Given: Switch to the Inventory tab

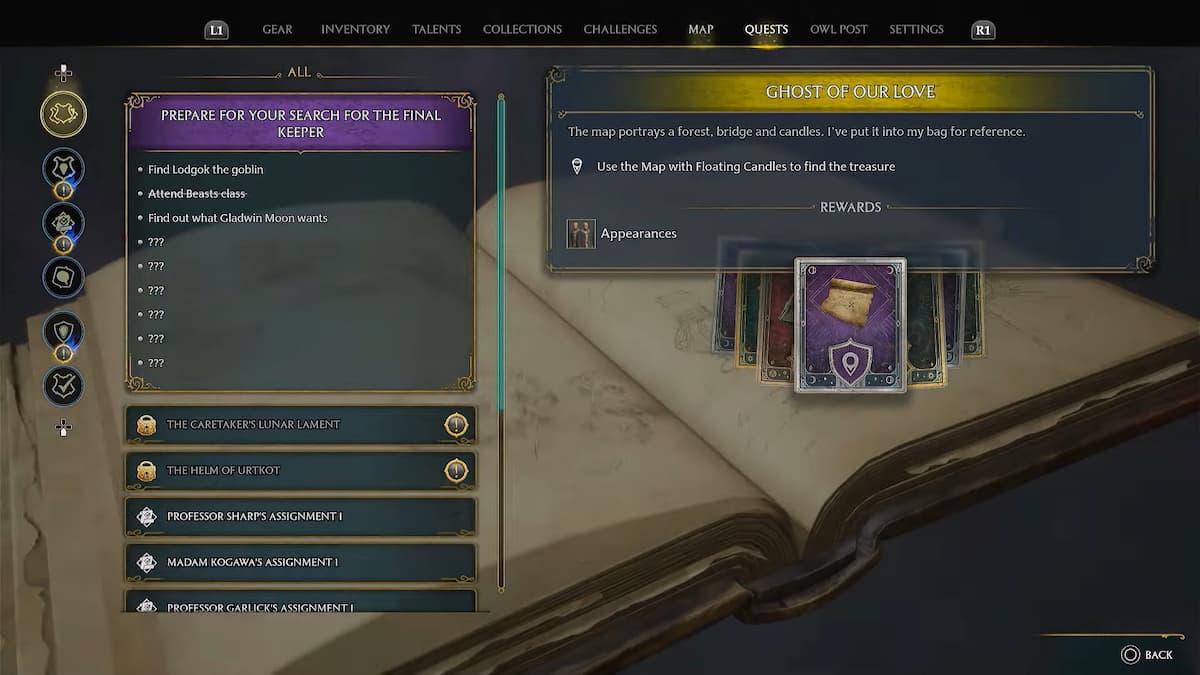Looking at the screenshot, I should [355, 30].
